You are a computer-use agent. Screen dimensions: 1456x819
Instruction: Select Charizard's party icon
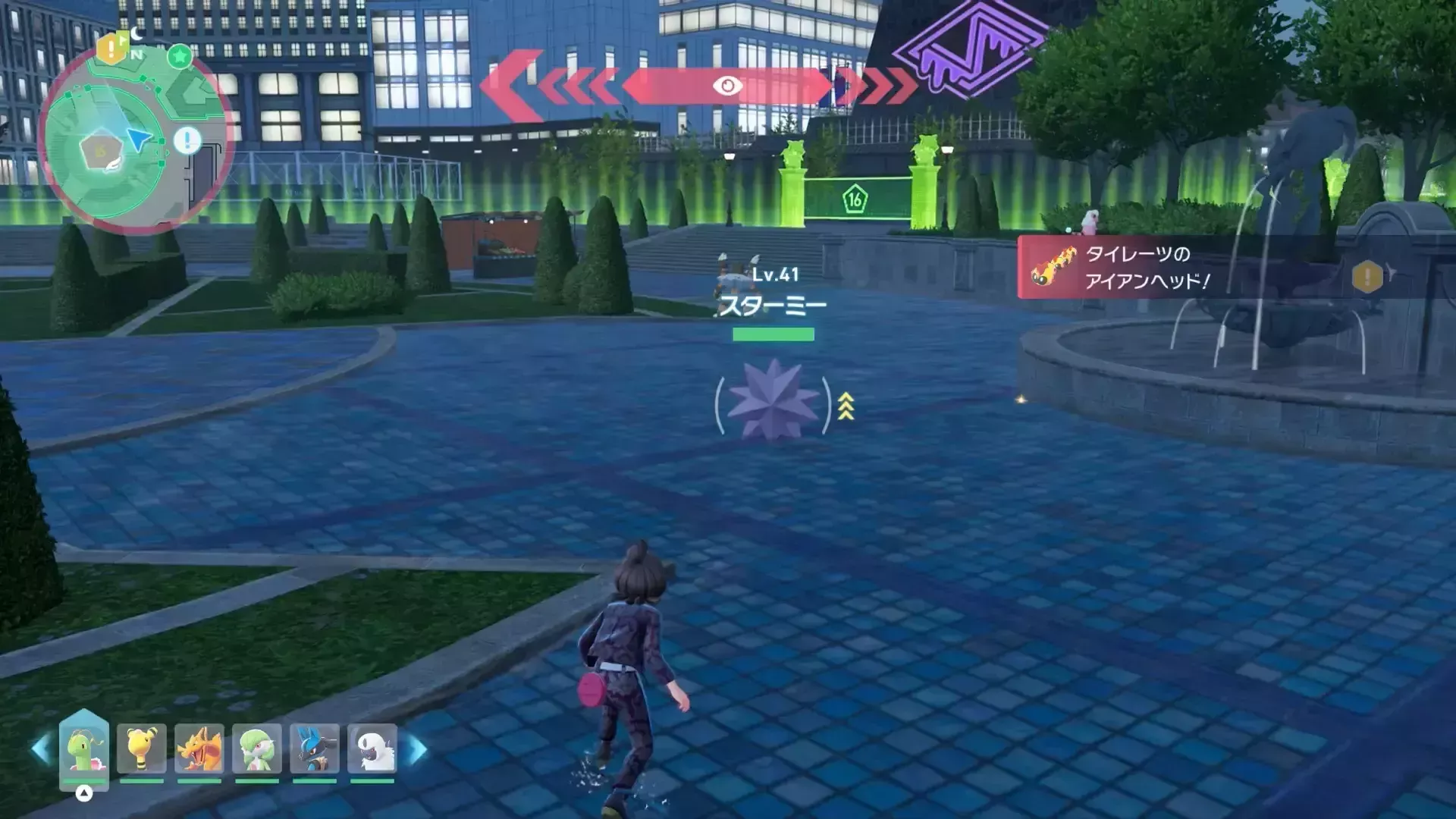tap(201, 749)
